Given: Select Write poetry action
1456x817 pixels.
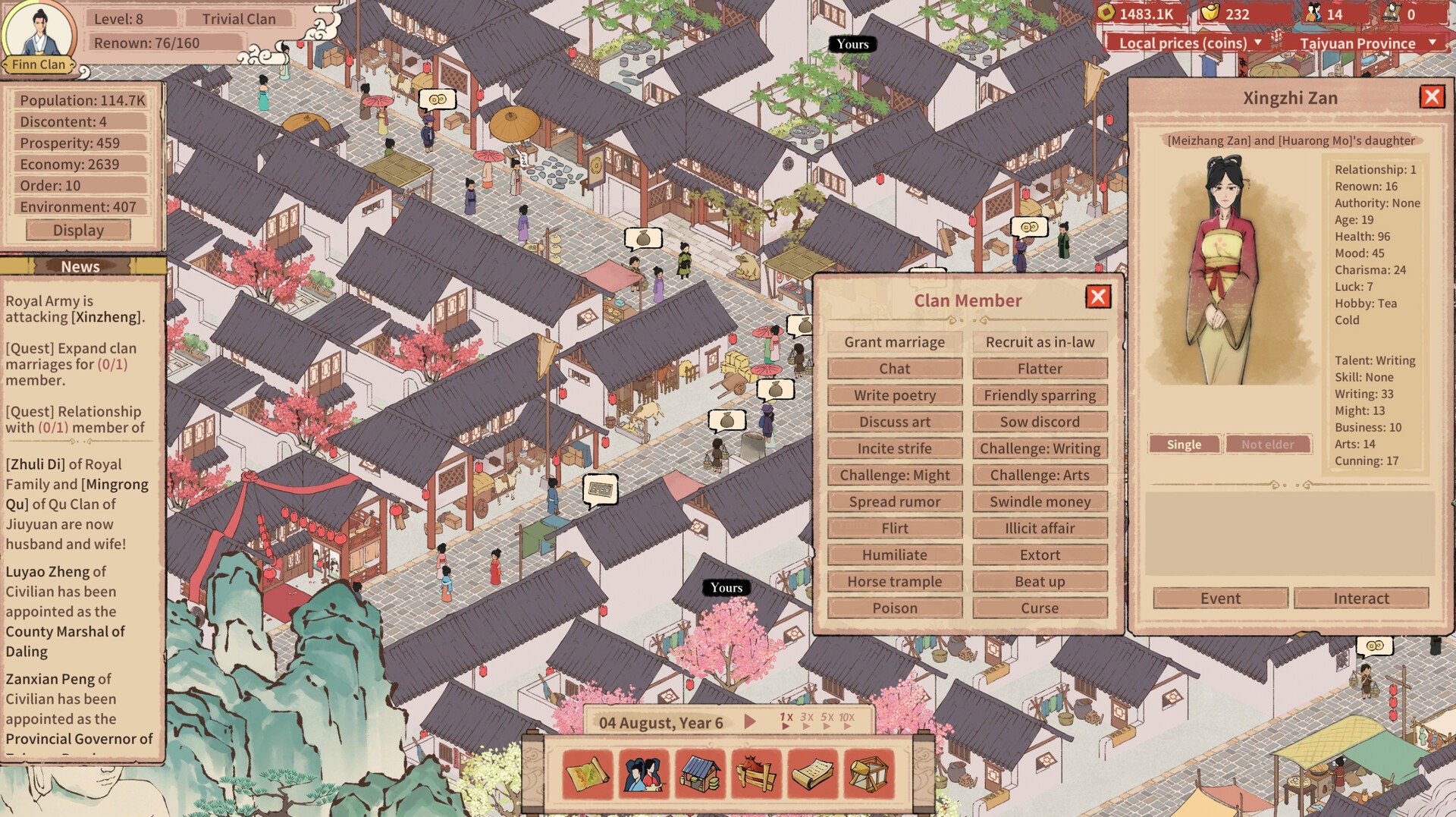Looking at the screenshot, I should pos(895,395).
